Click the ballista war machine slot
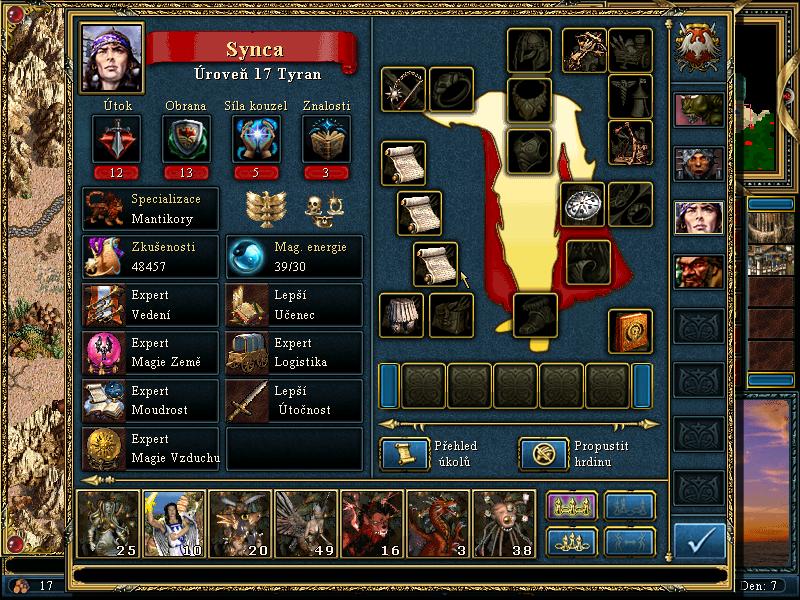This screenshot has width=800, height=600. [x=584, y=48]
